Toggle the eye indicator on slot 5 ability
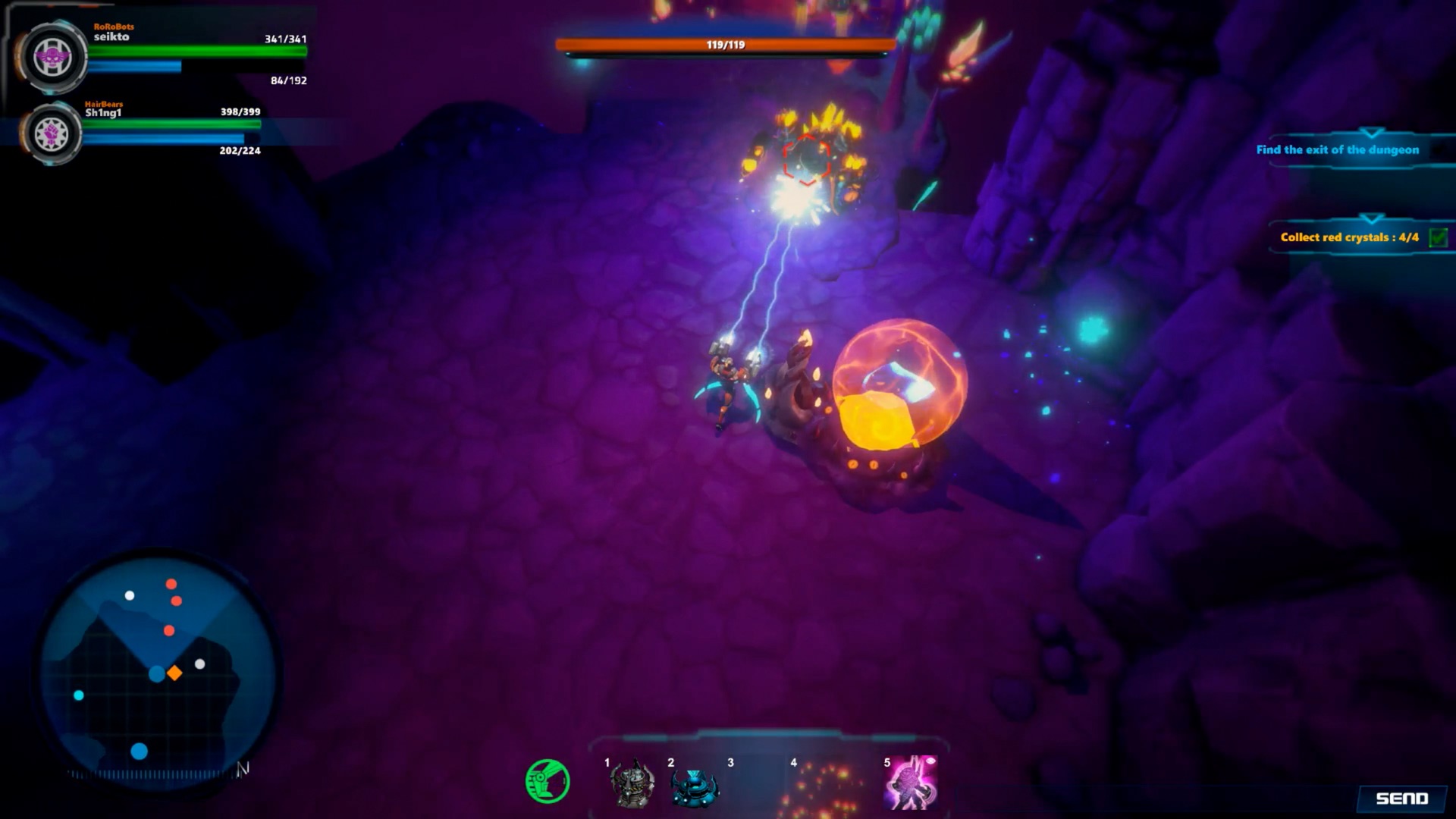 click(931, 761)
